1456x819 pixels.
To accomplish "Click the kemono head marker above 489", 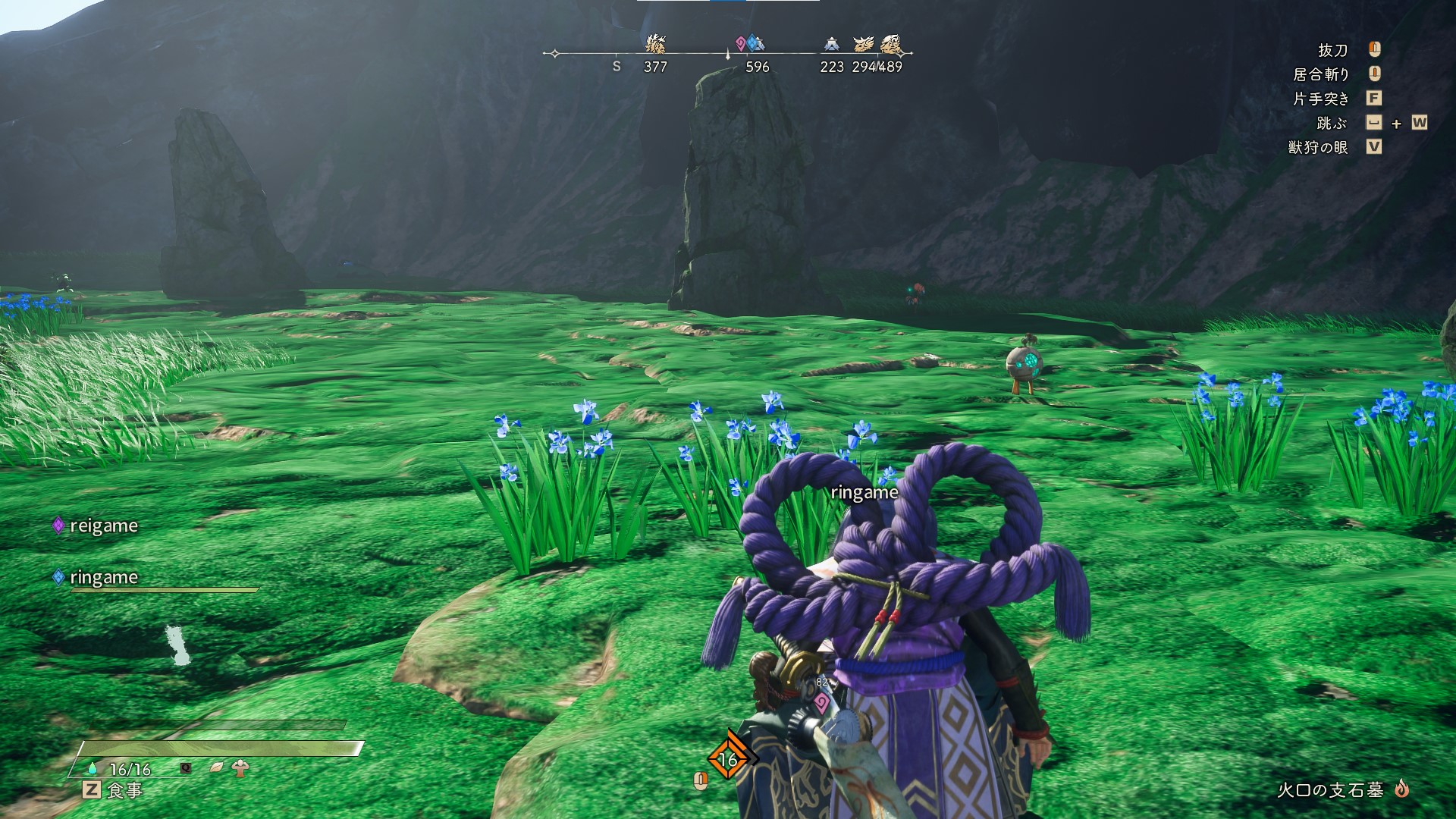I will coord(891,44).
